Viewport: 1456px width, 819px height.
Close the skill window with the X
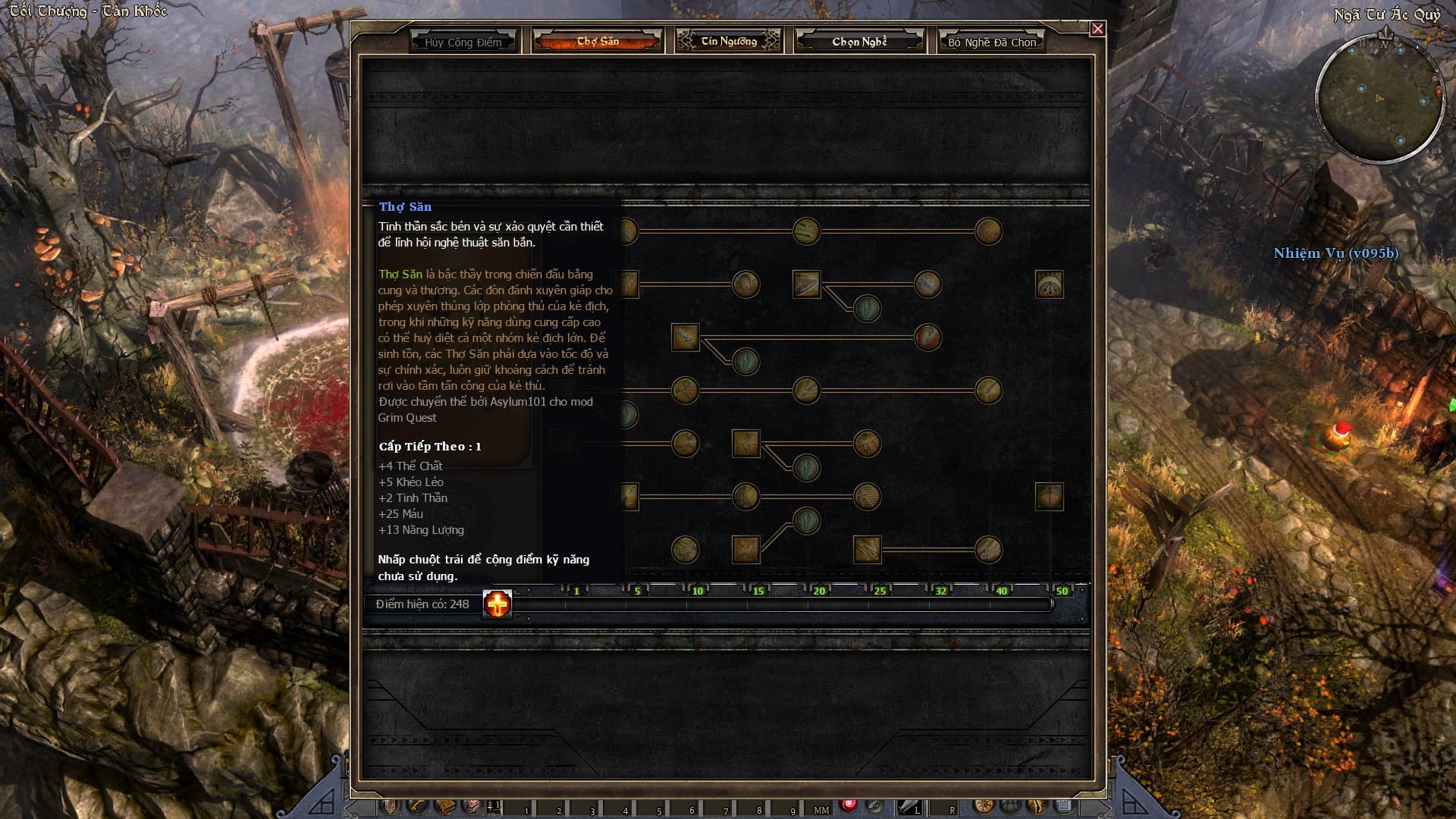point(1097,29)
